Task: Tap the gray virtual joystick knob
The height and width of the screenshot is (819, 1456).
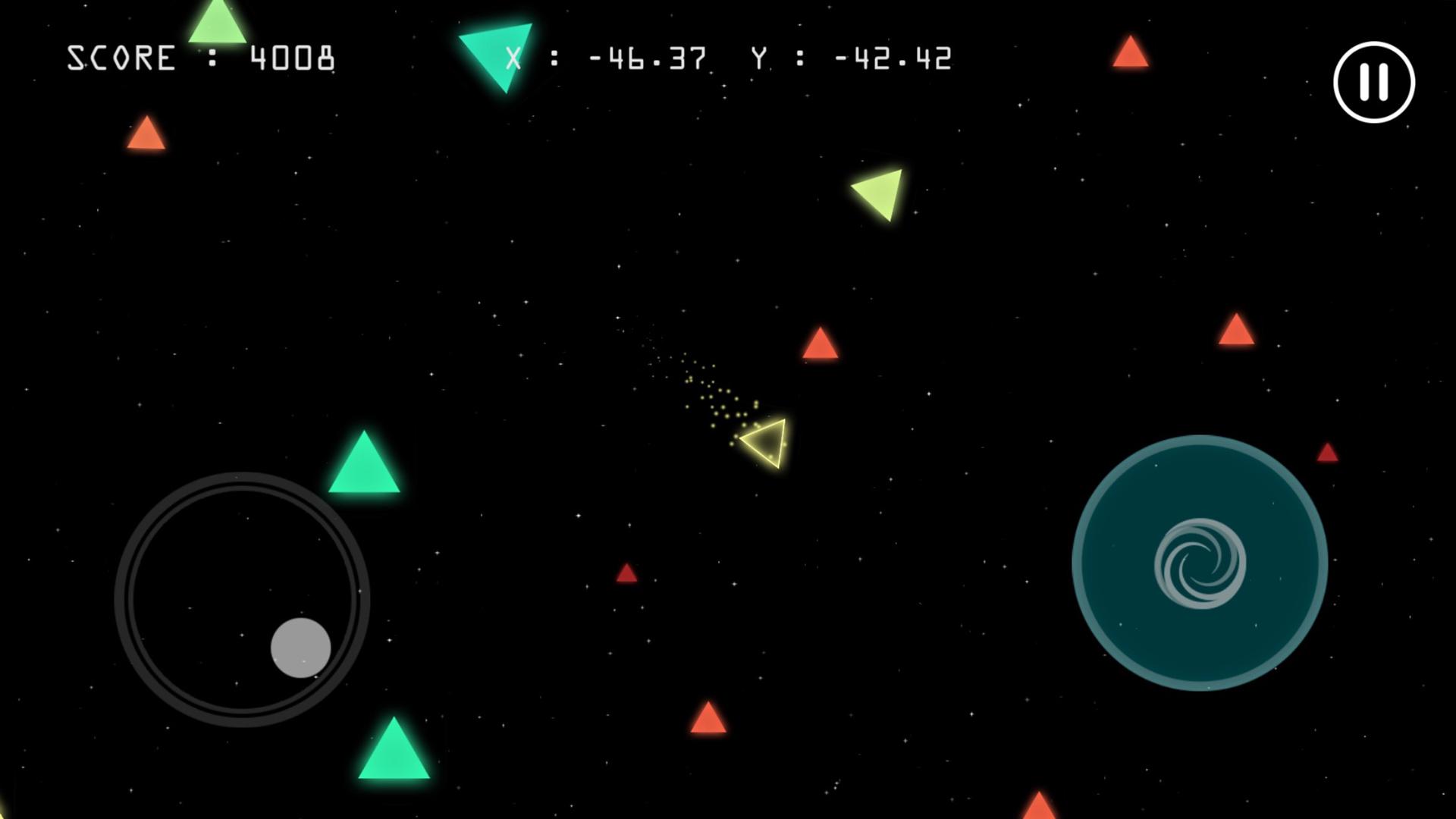Action: 301,648
